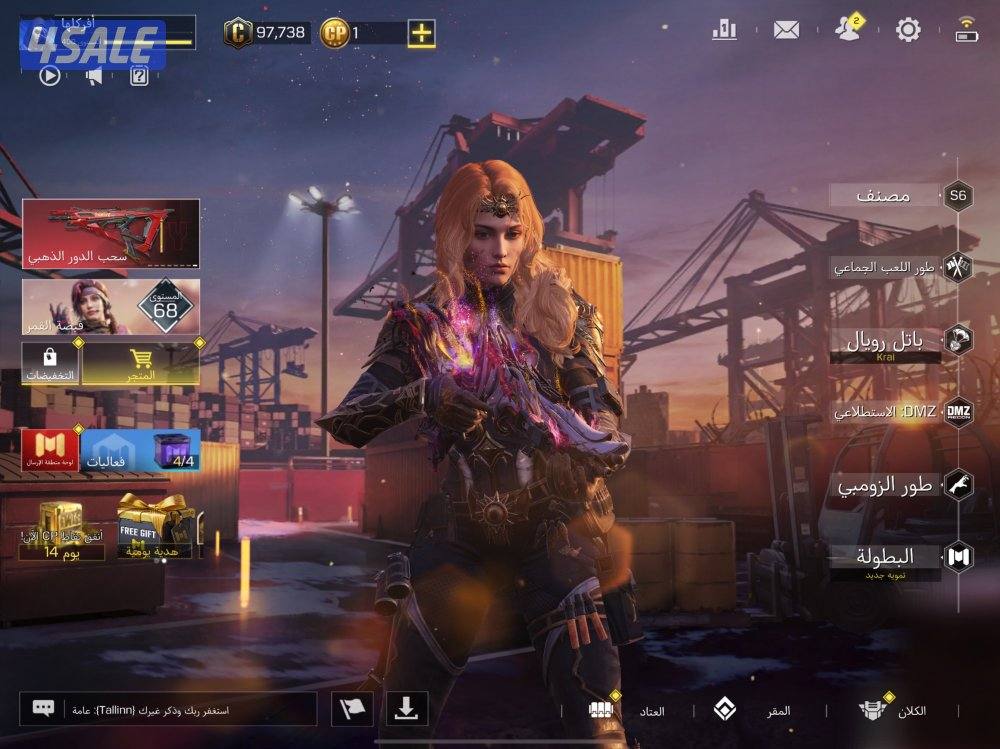Image resolution: width=1000 pixels, height=749 pixels.
Task: Open the التخفيضات discounts button
Action: [50, 365]
